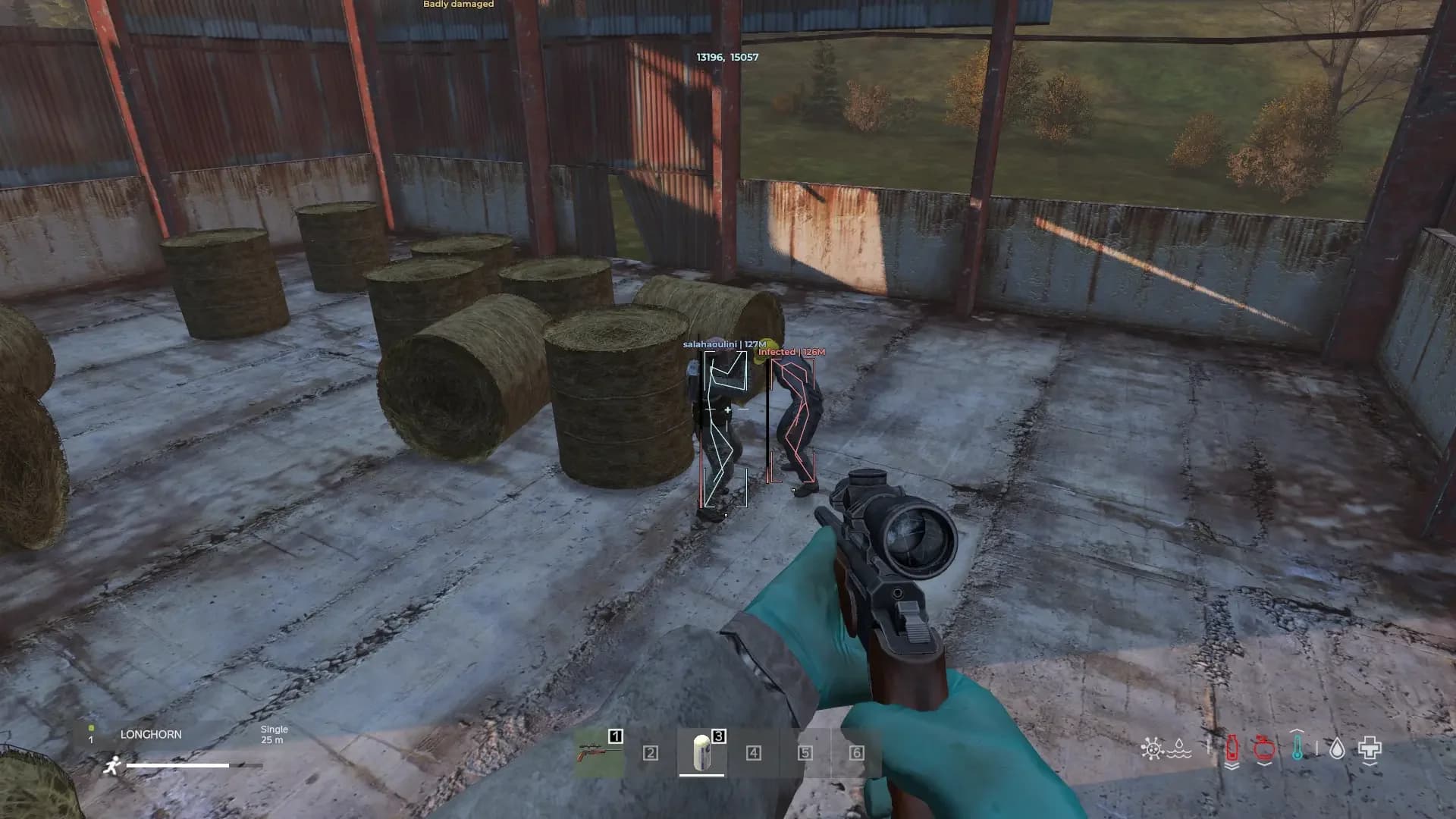Image resolution: width=1456 pixels, height=819 pixels.
Task: Click the stamina running figure icon
Action: (x=112, y=765)
